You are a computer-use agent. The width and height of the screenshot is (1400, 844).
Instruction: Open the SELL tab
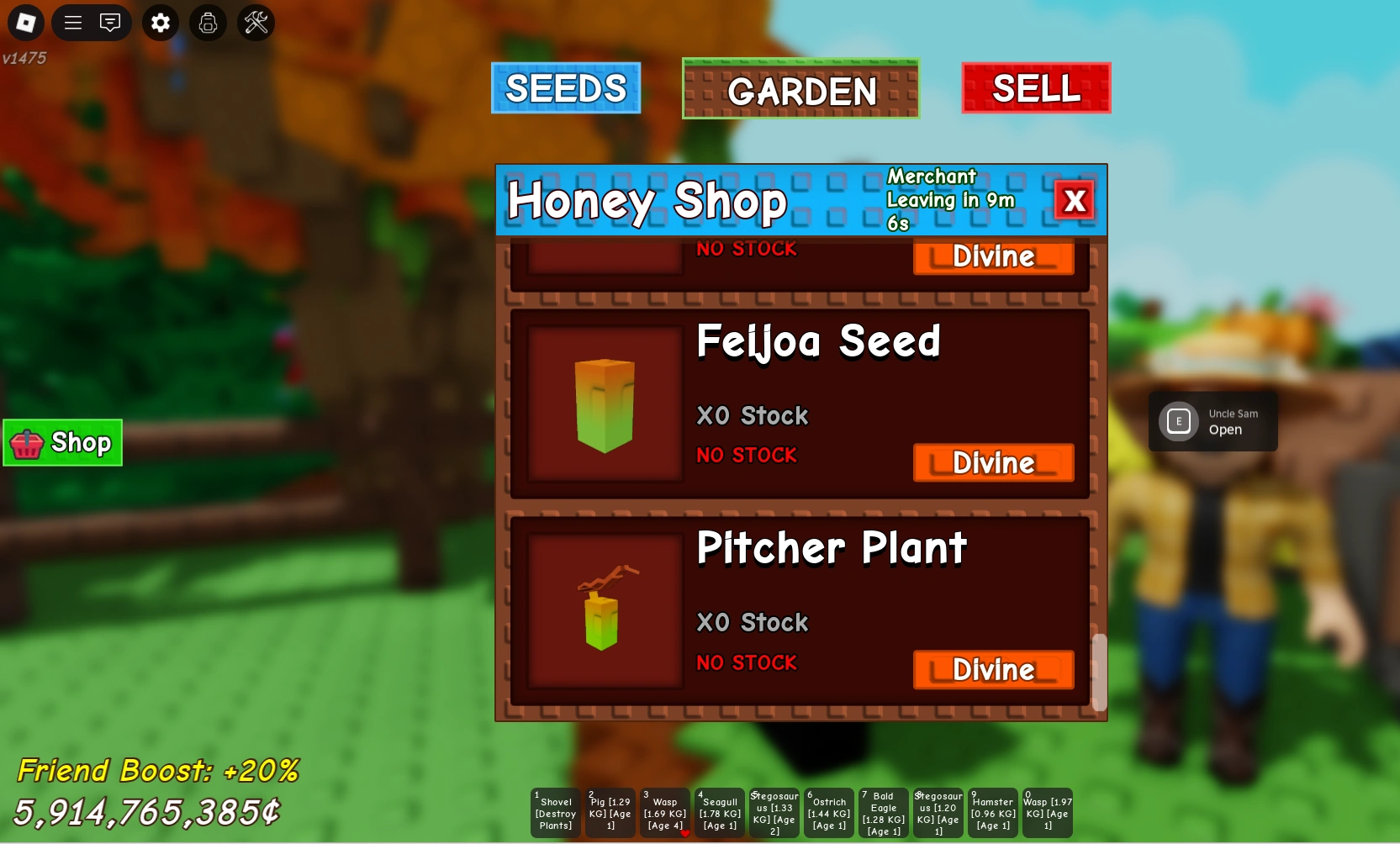pyautogui.click(x=1035, y=87)
